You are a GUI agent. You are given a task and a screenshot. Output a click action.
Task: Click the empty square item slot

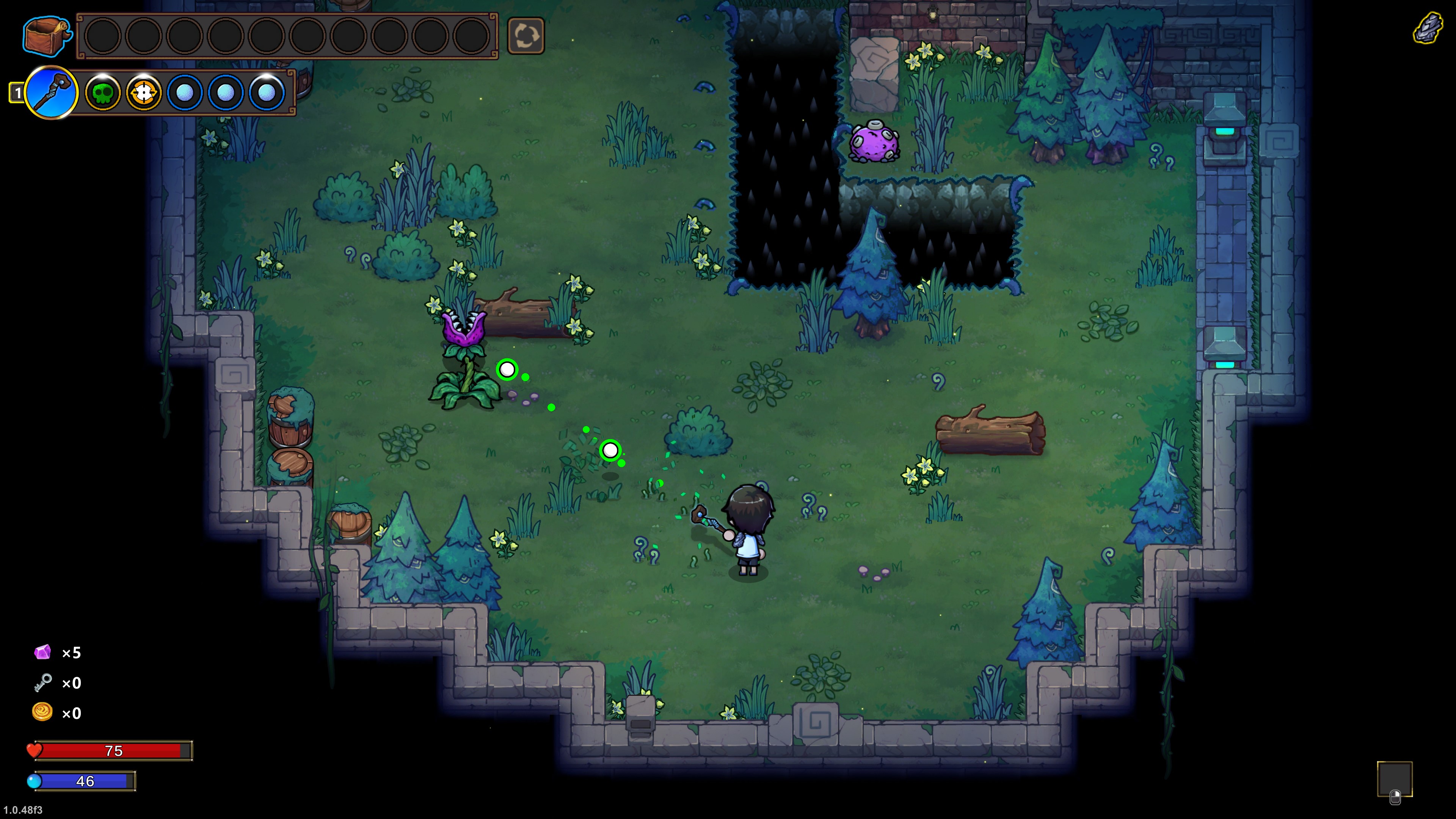1394,778
